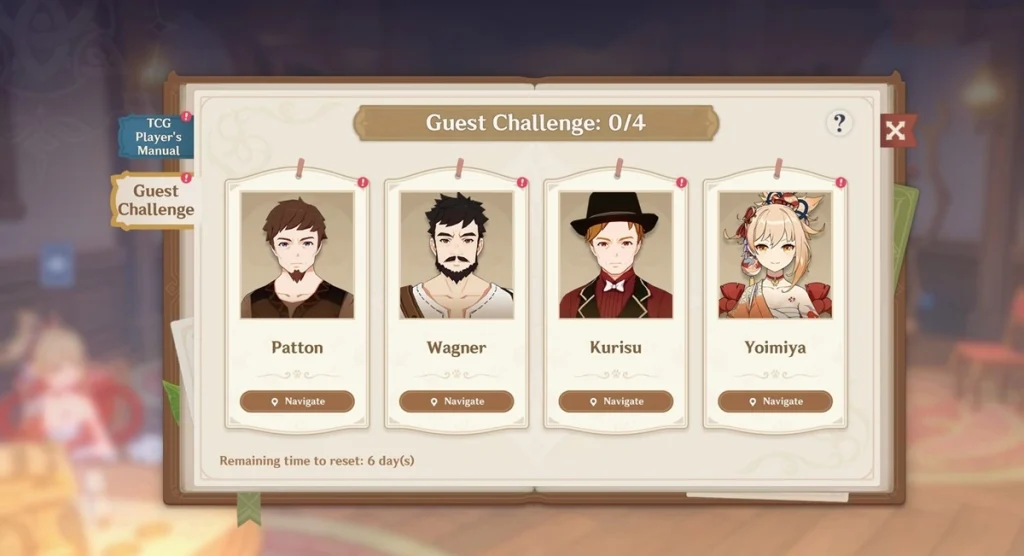Image resolution: width=1024 pixels, height=556 pixels.
Task: Navigate to Patton
Action: point(297,401)
